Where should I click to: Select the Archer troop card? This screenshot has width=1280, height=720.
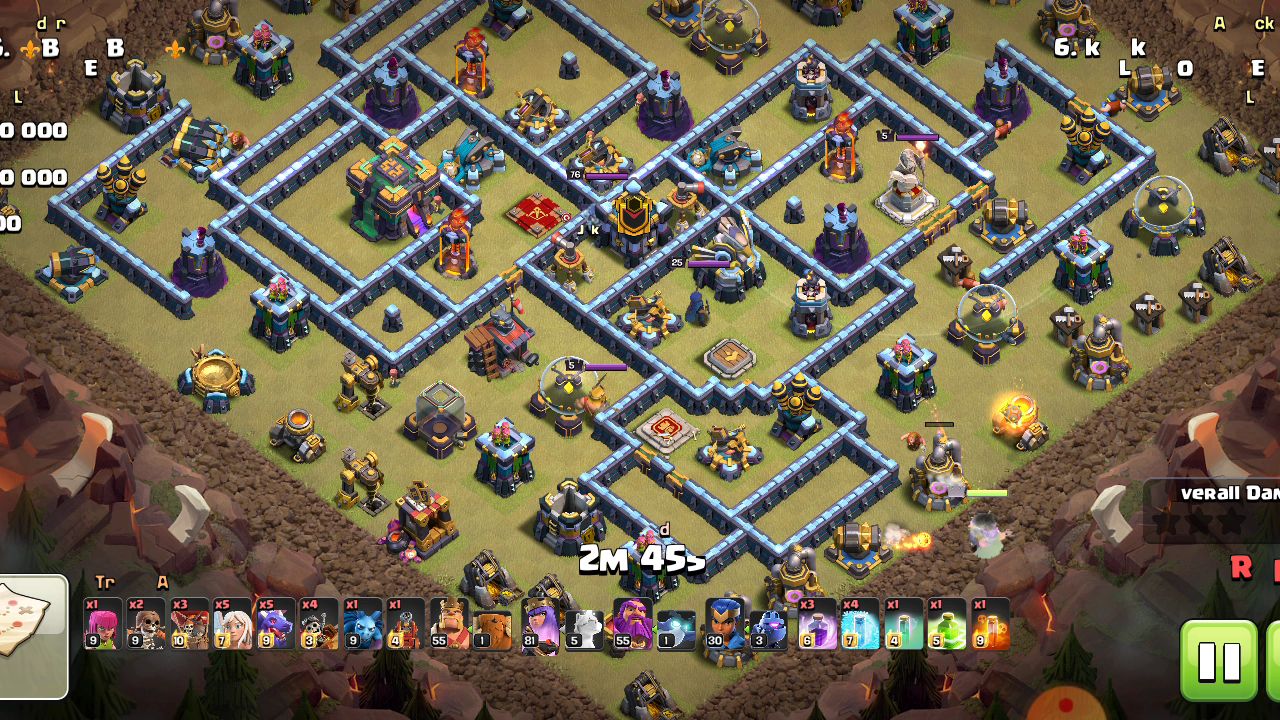click(103, 624)
